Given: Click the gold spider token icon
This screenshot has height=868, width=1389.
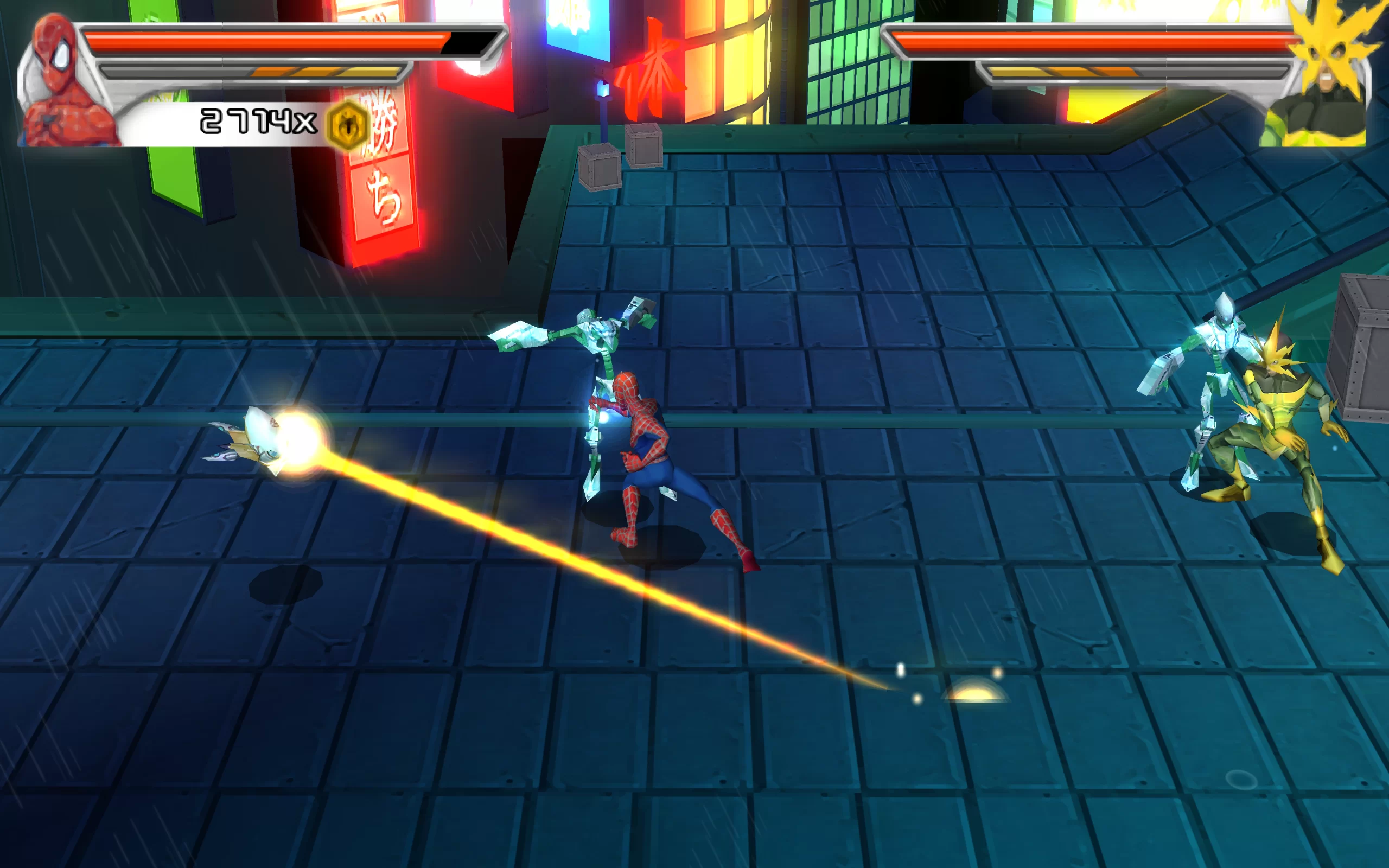Looking at the screenshot, I should [348, 125].
